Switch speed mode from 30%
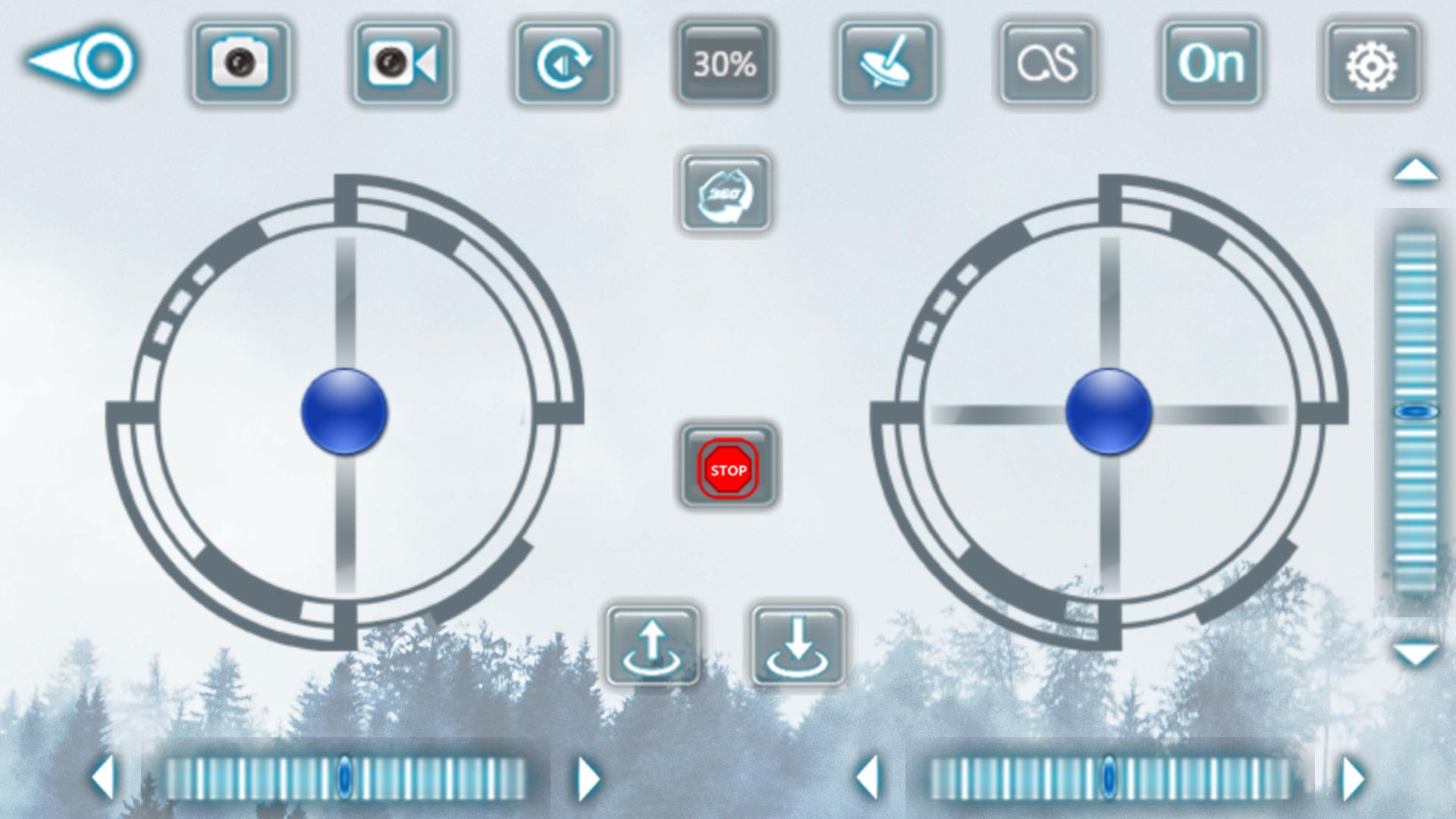The height and width of the screenshot is (819, 1456). click(x=725, y=64)
